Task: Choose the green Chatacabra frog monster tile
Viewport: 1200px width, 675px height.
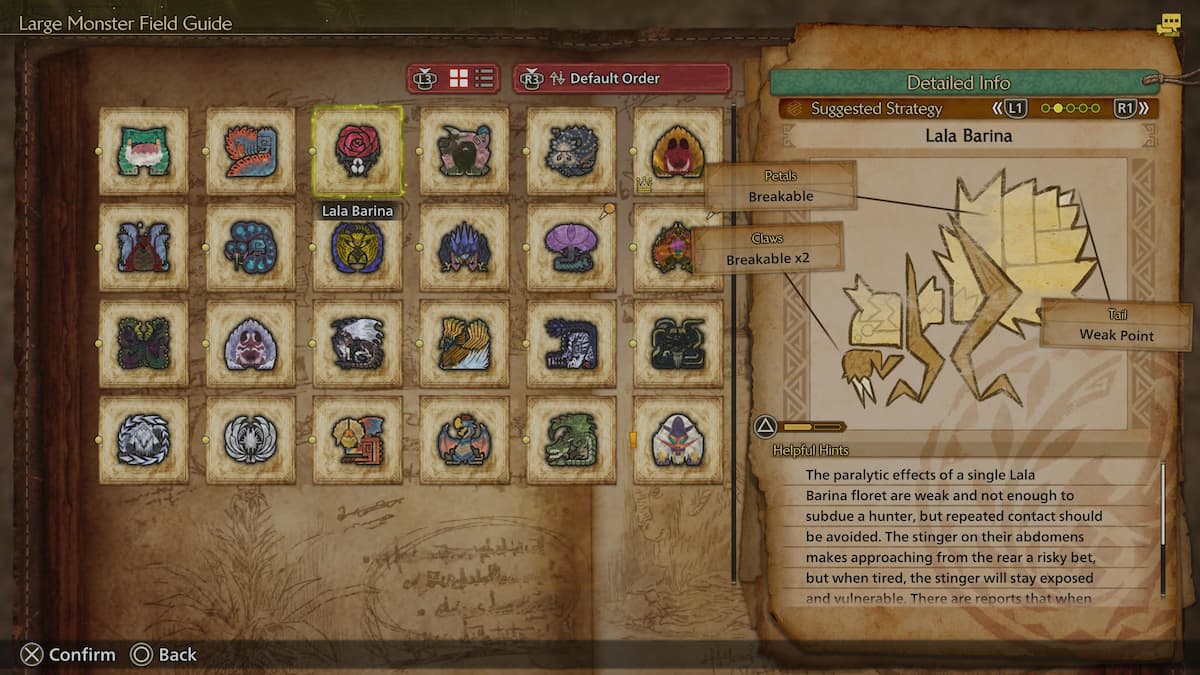Action: coord(143,151)
